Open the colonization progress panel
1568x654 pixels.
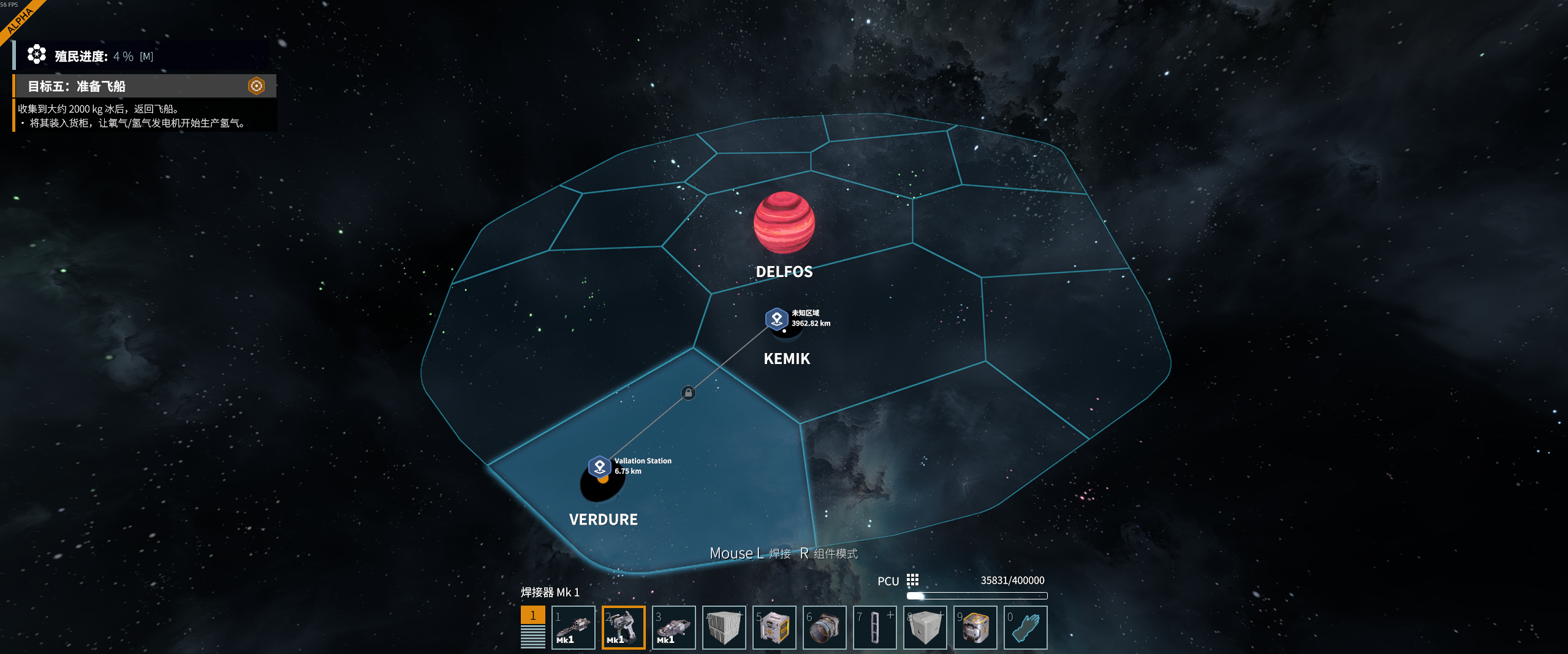(x=92, y=56)
